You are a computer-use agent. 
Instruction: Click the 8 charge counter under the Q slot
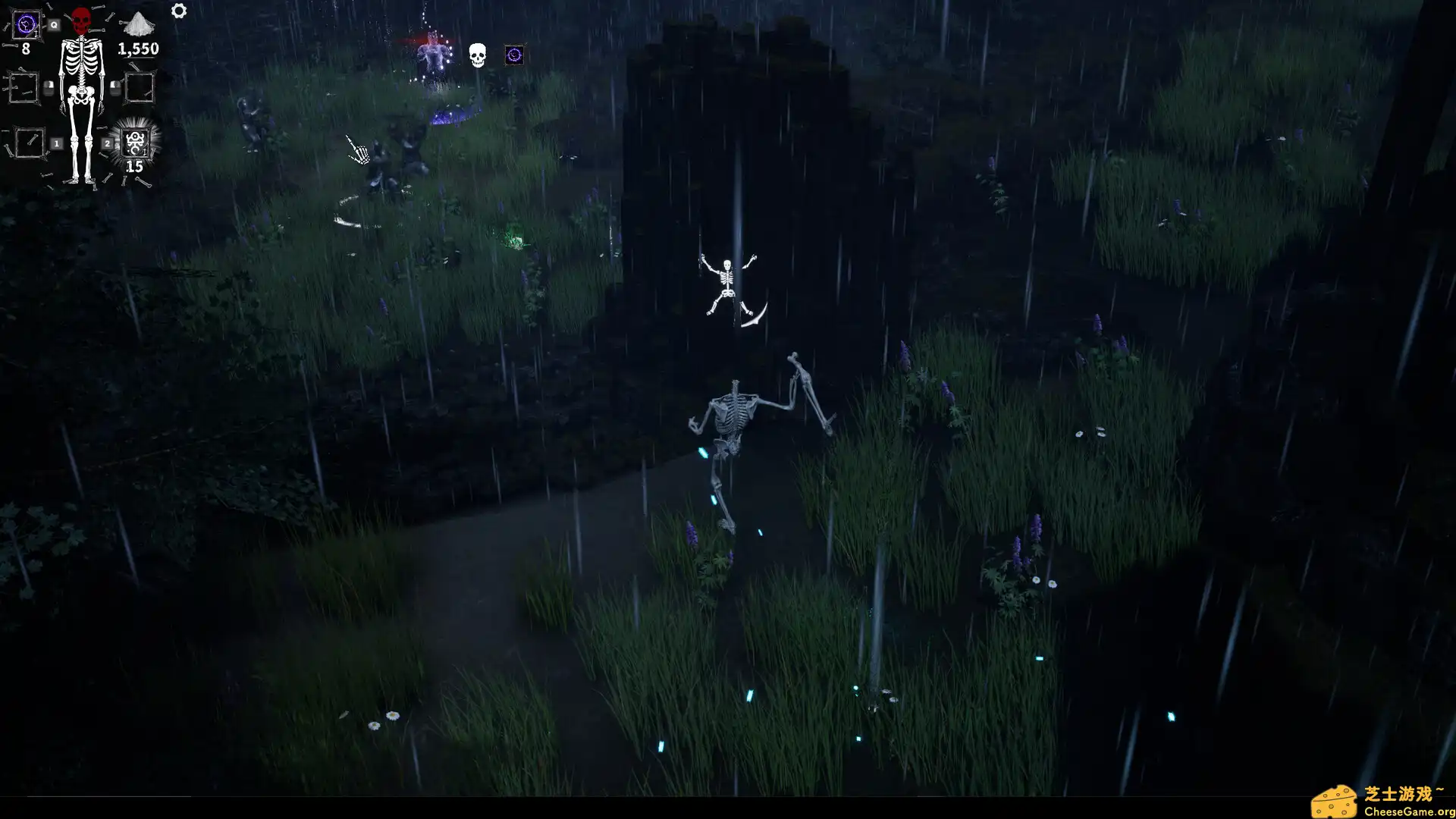(x=26, y=49)
